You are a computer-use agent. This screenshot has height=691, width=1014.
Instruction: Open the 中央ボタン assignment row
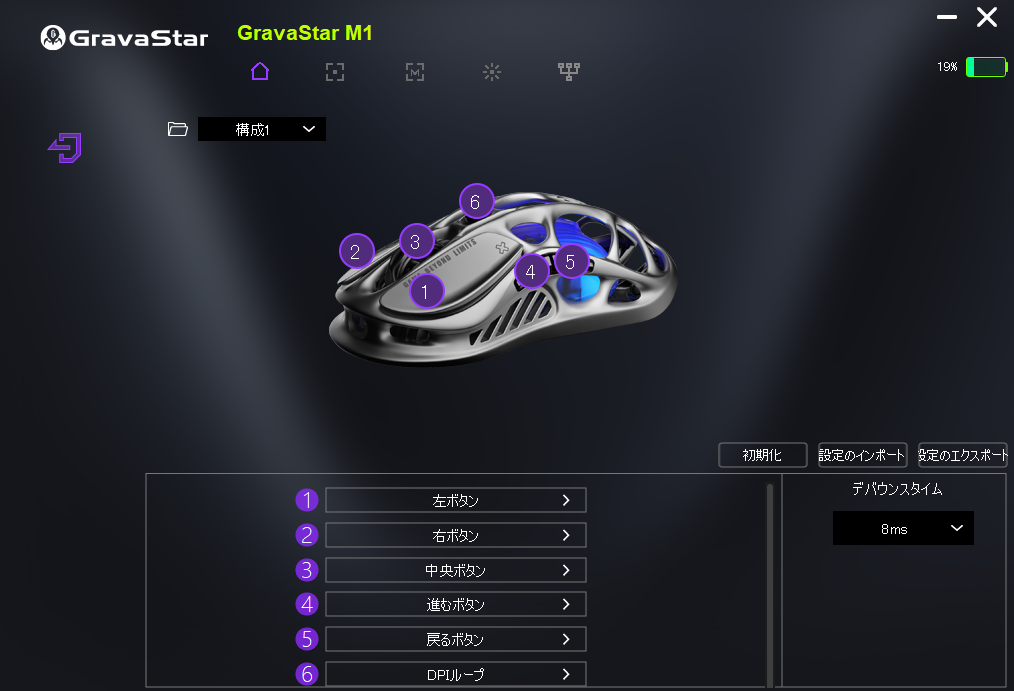click(x=455, y=570)
